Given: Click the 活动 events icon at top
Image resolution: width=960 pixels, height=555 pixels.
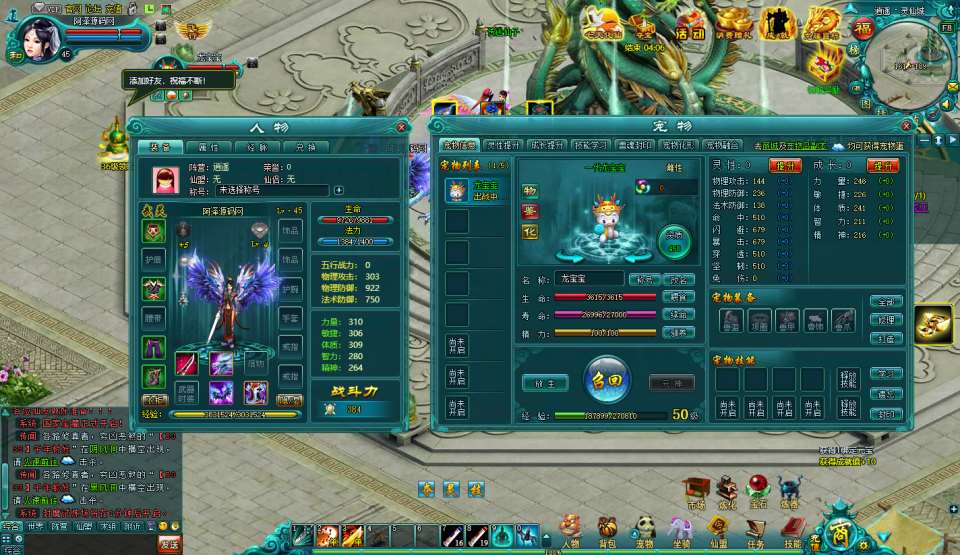Looking at the screenshot, I should (689, 26).
